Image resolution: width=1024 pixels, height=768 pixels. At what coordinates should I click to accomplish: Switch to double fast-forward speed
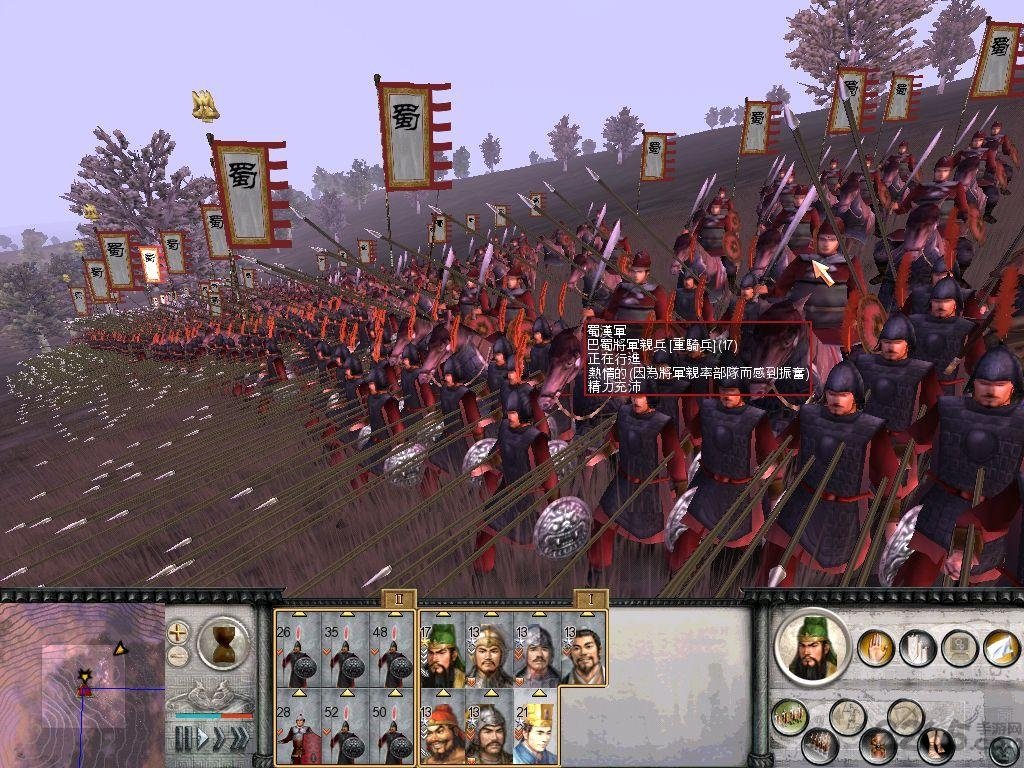[x=219, y=739]
